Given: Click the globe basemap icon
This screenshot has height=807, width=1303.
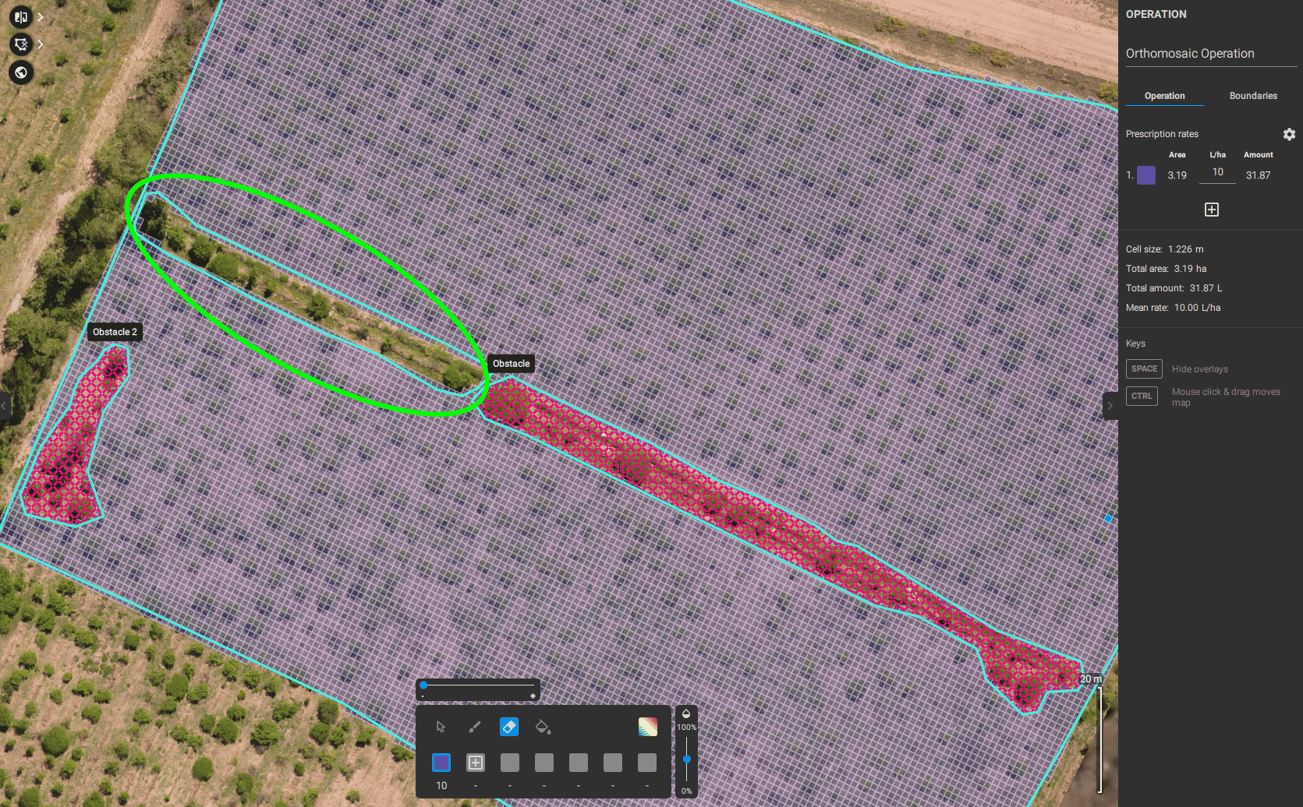Looking at the screenshot, I should (x=20, y=72).
